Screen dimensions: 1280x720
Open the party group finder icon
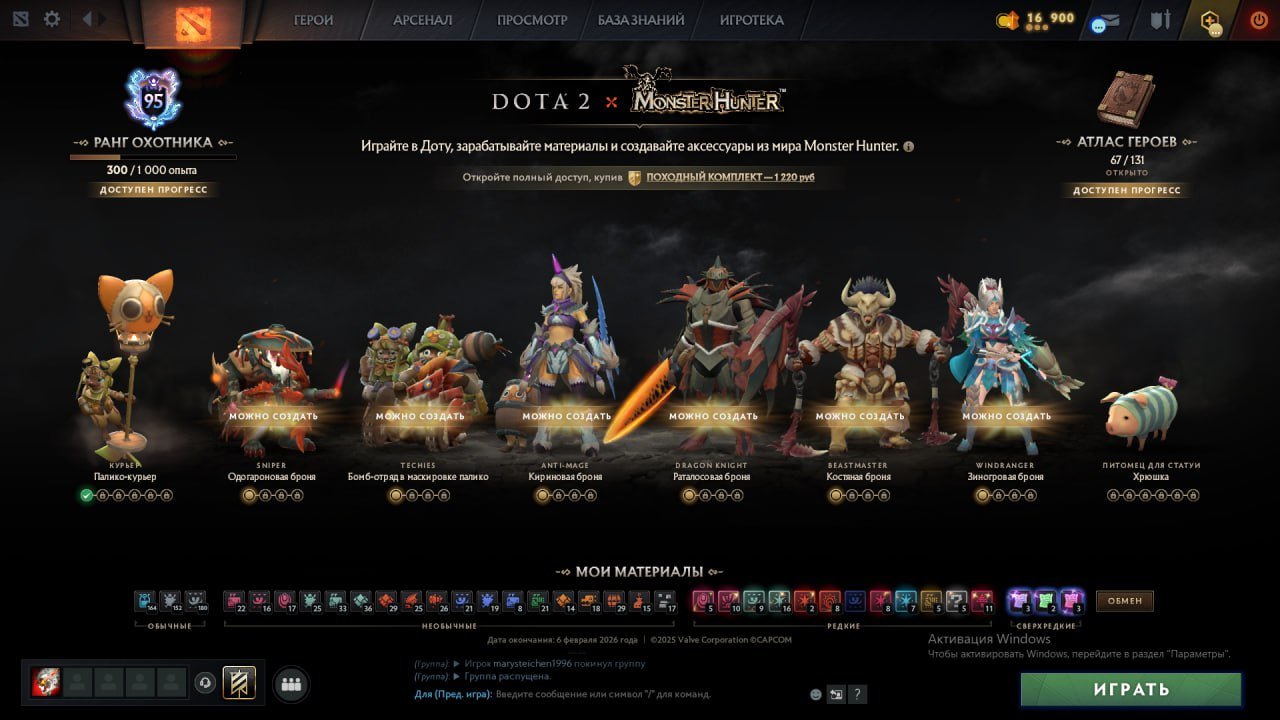click(290, 683)
